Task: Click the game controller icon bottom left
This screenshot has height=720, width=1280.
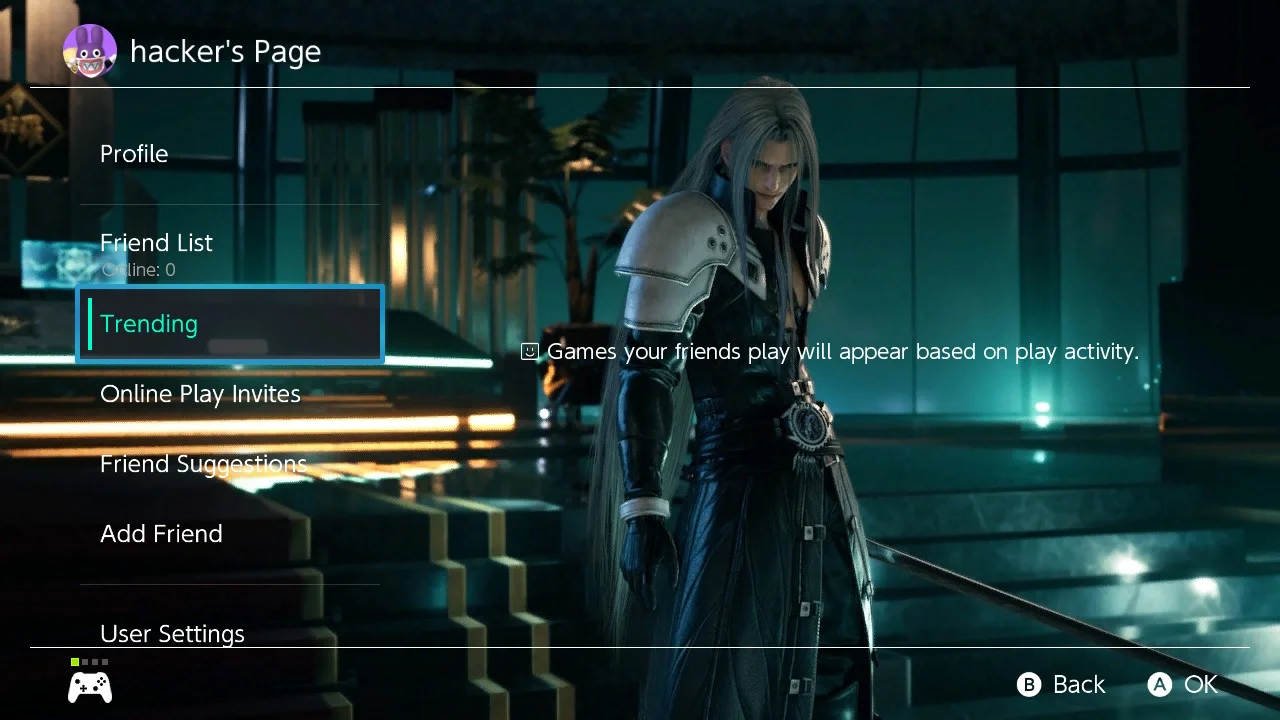Action: tap(89, 686)
